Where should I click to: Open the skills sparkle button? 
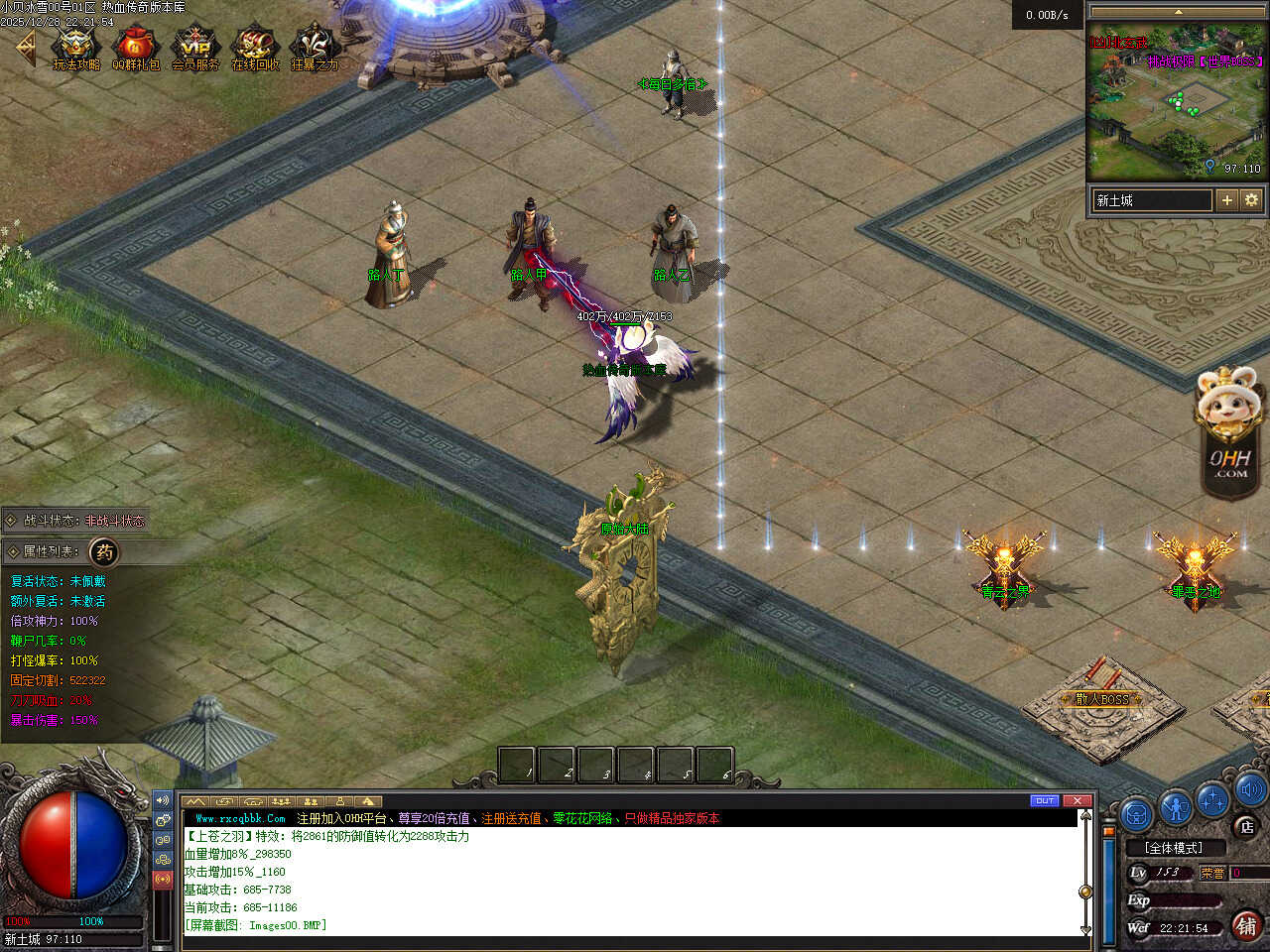[1213, 799]
